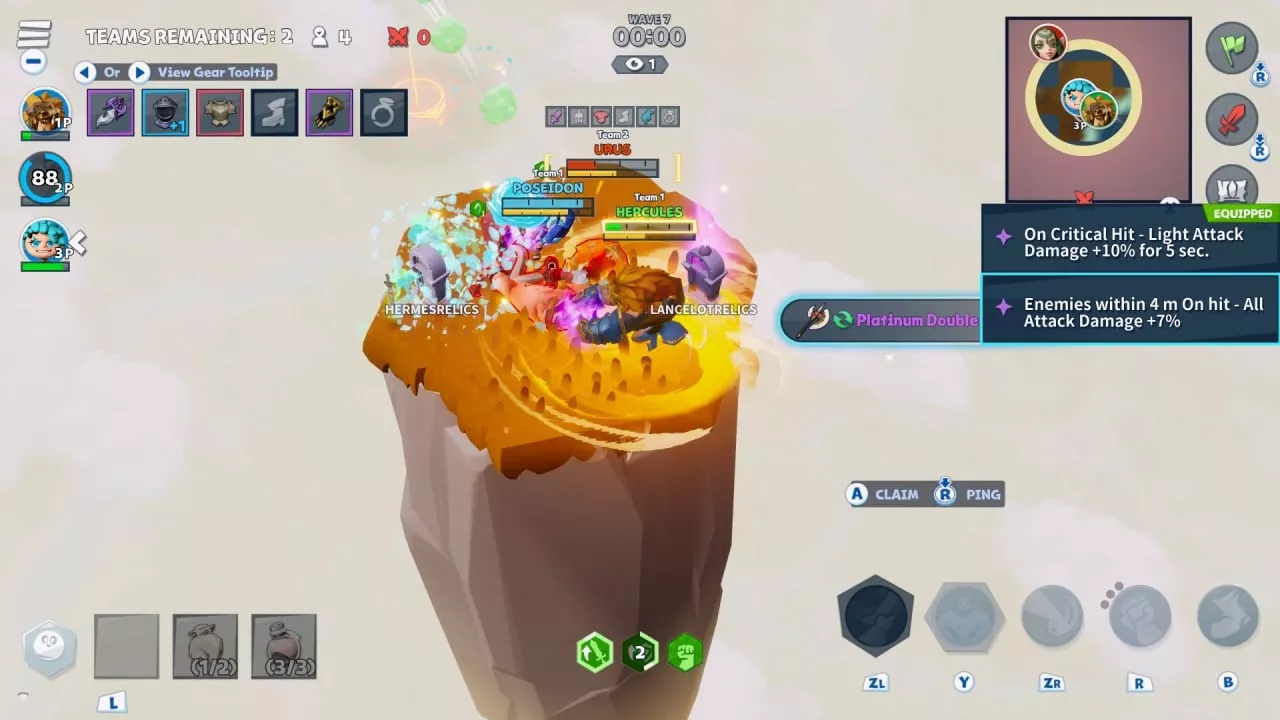Select the red-bordered chest armor slot
This screenshot has height=720, width=1280.
point(220,112)
